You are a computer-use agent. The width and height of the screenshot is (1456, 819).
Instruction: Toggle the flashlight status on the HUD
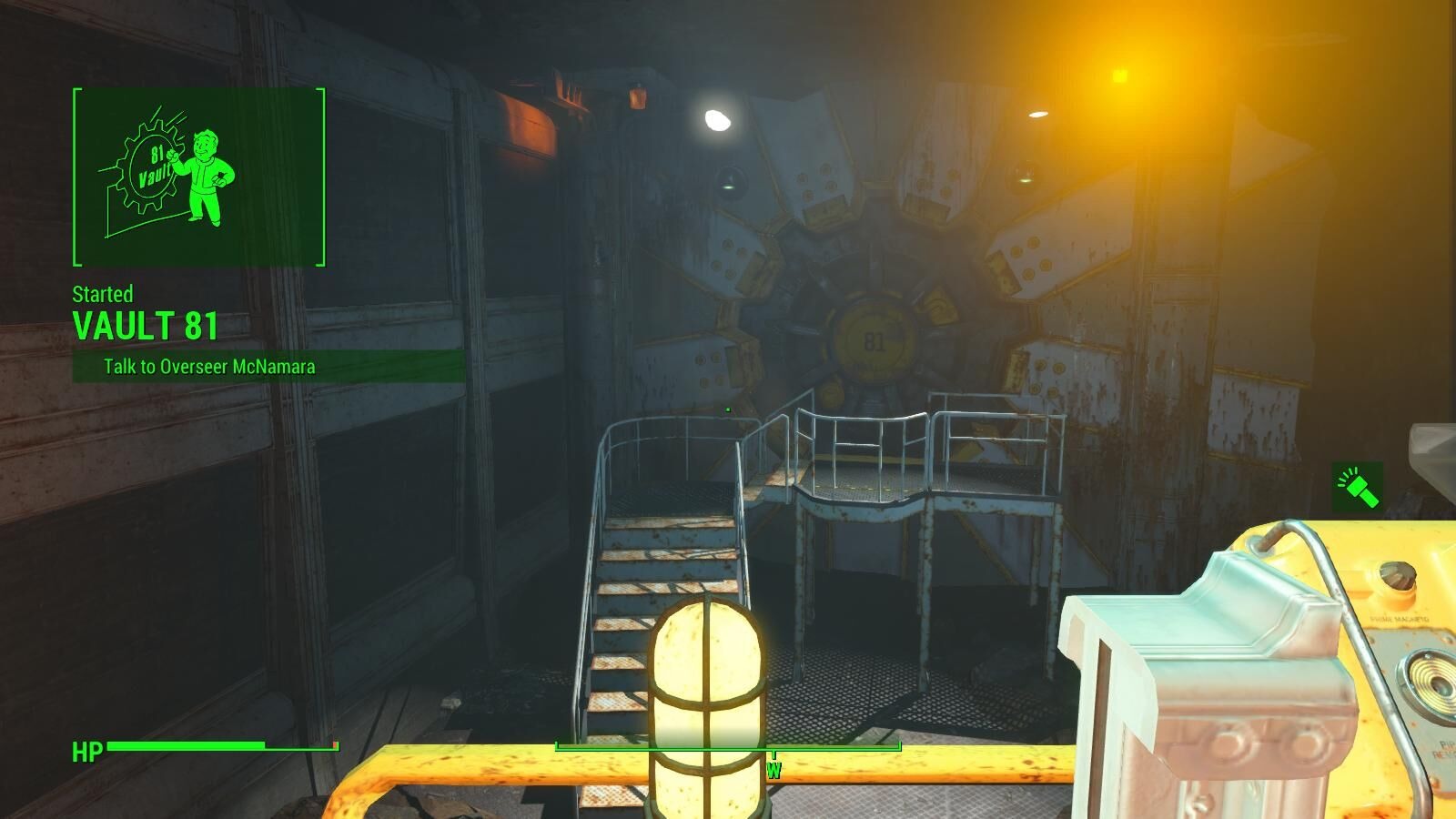click(x=1358, y=487)
